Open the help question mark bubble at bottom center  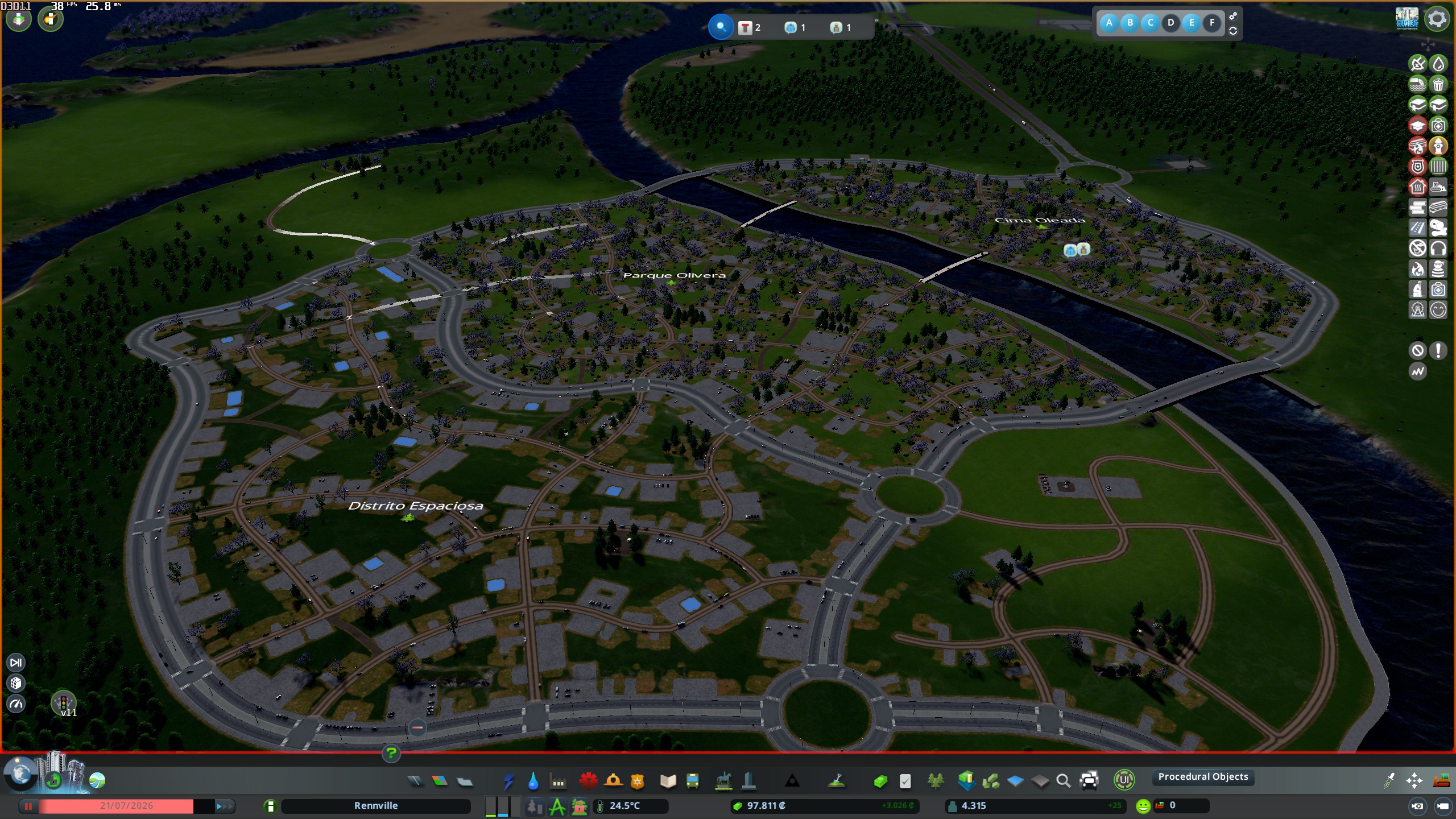coord(391,754)
